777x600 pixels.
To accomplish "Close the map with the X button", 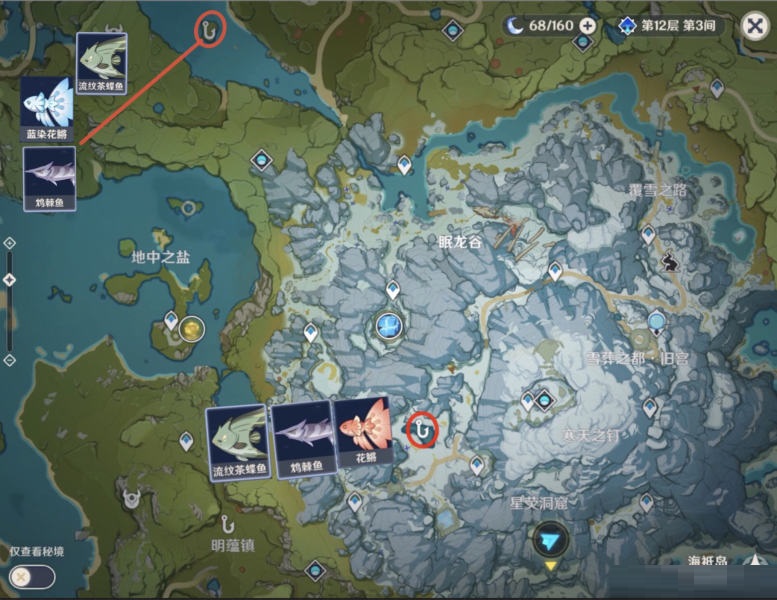I will coord(754,27).
